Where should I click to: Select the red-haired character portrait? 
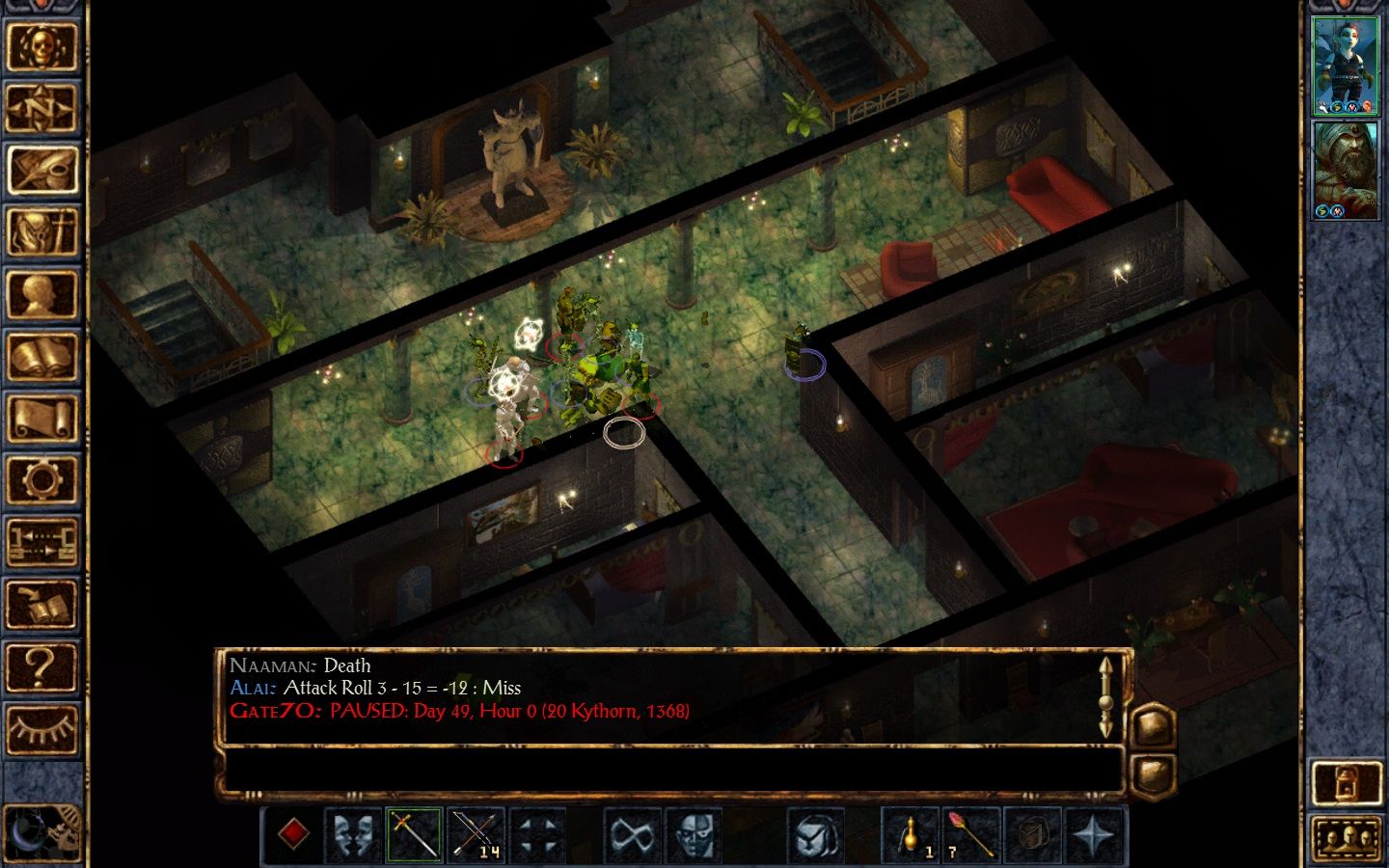pyautogui.click(x=1347, y=65)
